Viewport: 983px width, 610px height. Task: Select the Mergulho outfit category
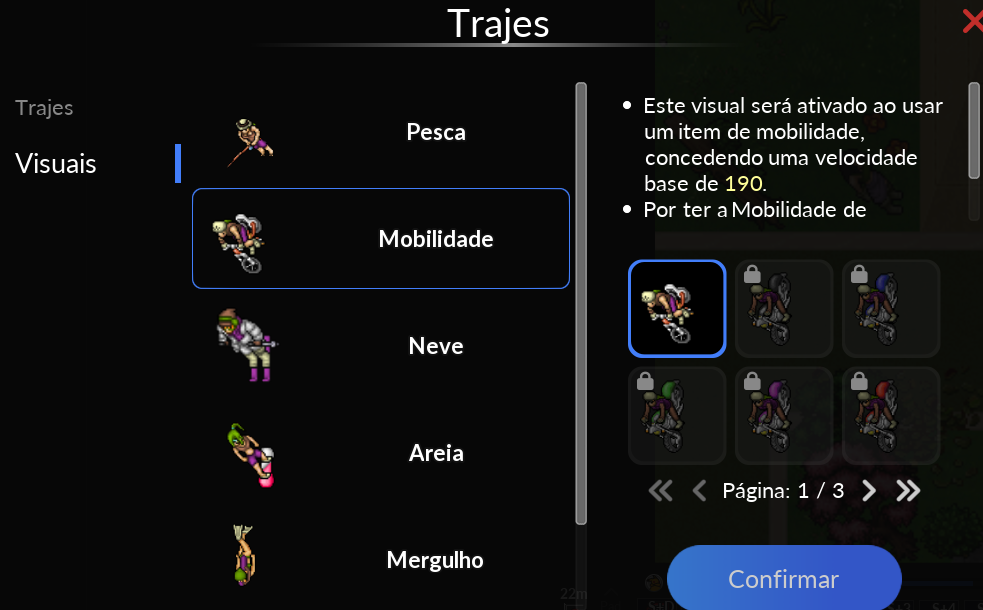tap(380, 559)
